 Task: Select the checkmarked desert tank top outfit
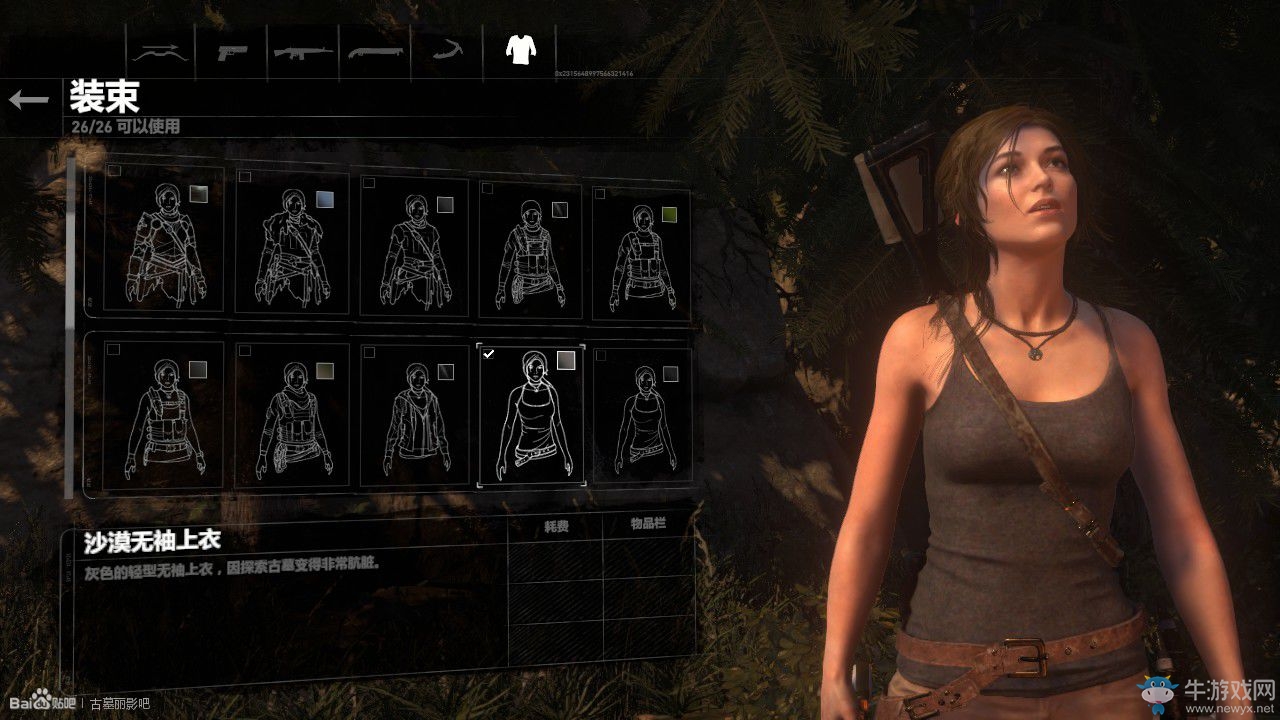(531, 415)
